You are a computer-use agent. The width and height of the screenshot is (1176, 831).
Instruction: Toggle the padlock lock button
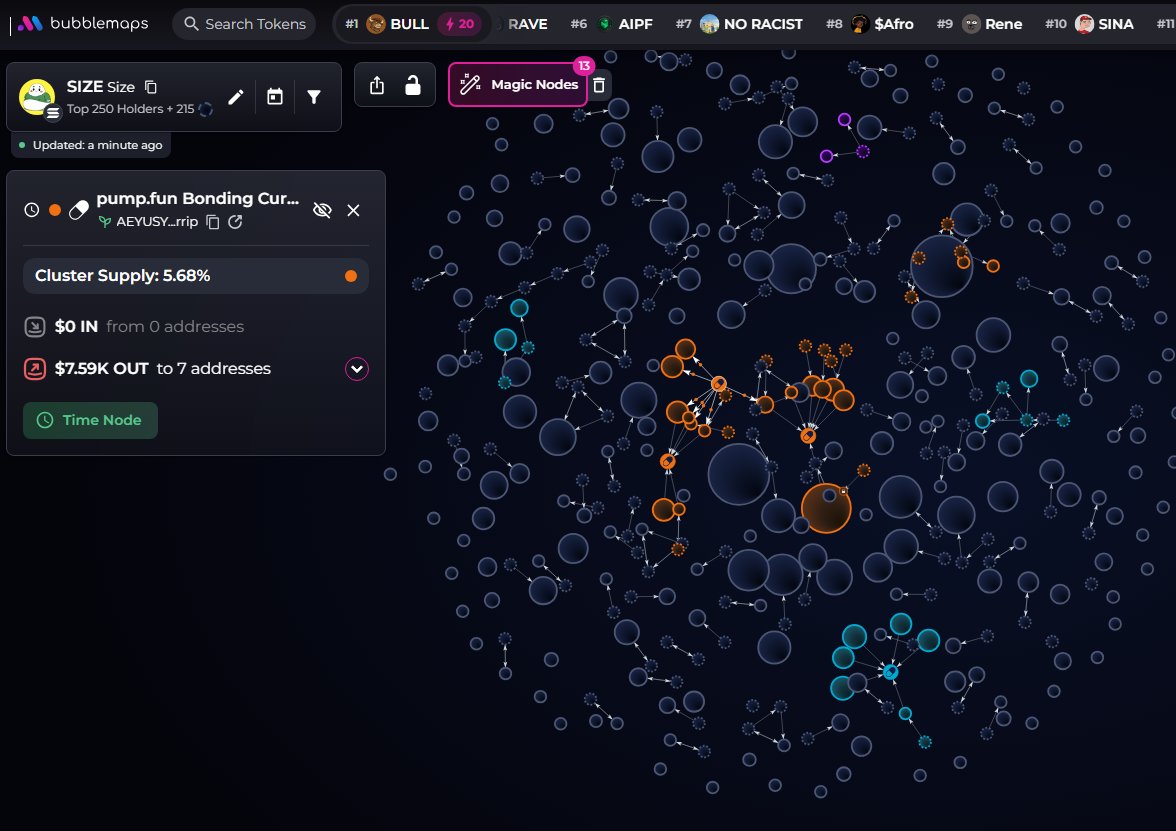pos(412,86)
